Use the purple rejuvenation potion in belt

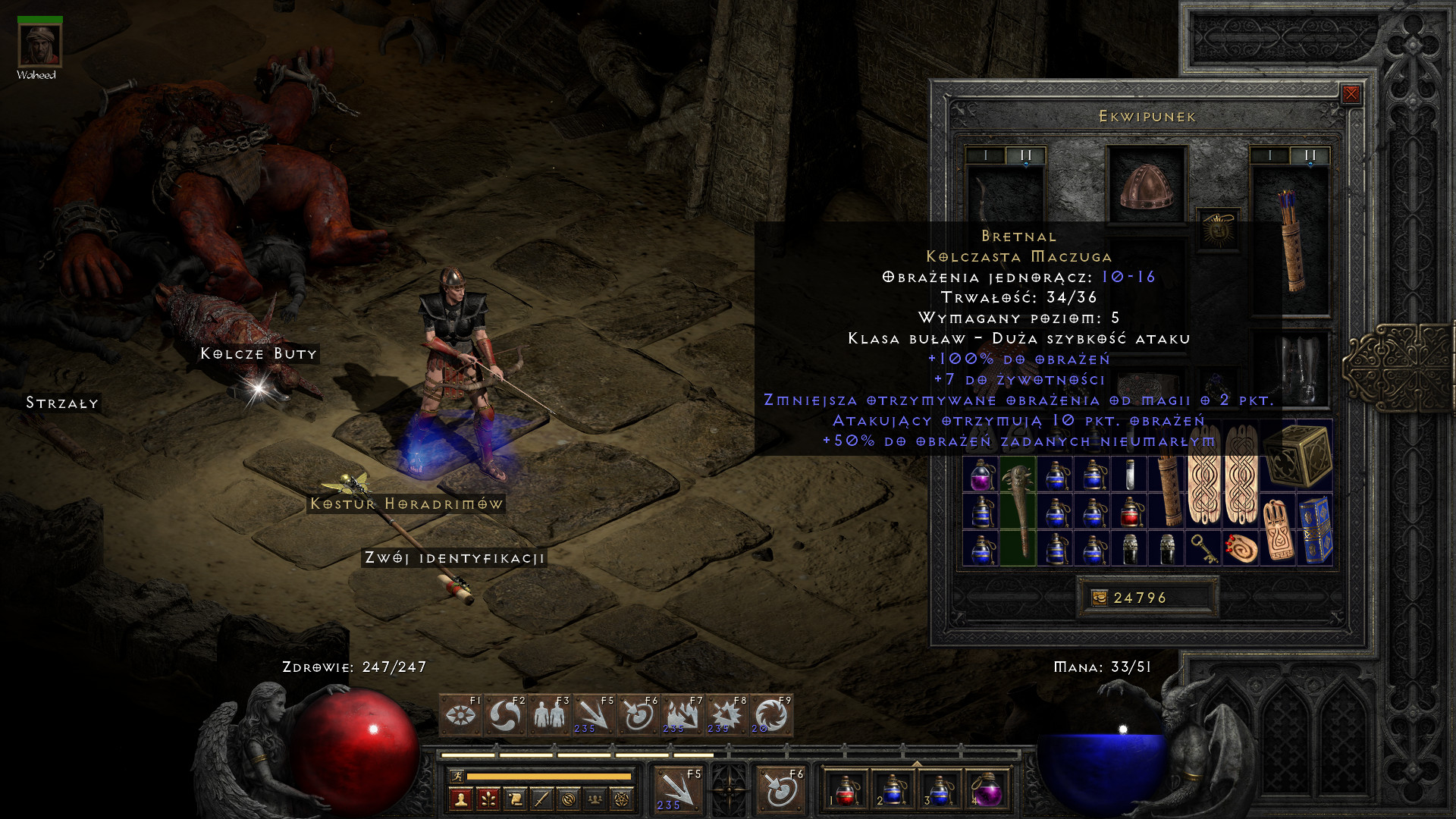(987, 789)
